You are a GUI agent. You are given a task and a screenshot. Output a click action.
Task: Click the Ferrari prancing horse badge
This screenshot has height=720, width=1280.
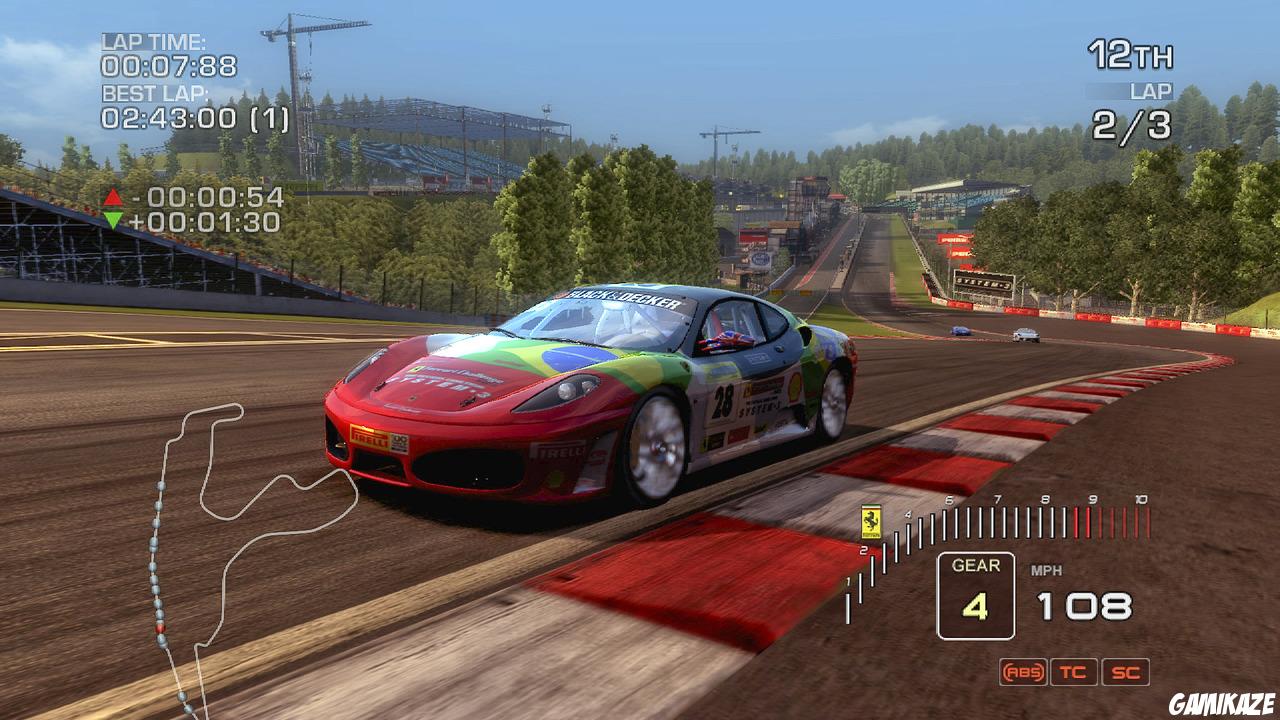click(x=869, y=521)
